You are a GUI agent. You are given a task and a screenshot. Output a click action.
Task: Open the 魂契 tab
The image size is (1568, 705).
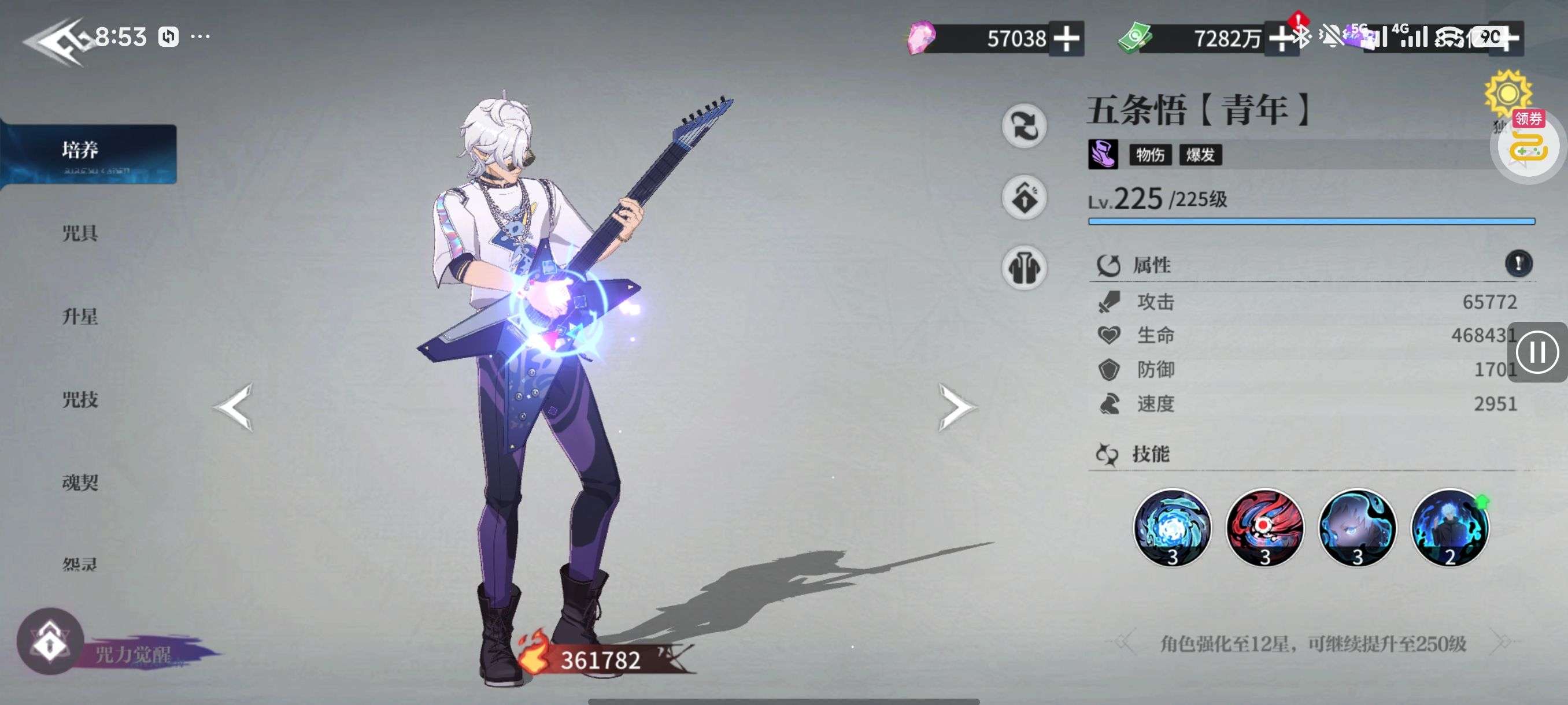tap(80, 483)
